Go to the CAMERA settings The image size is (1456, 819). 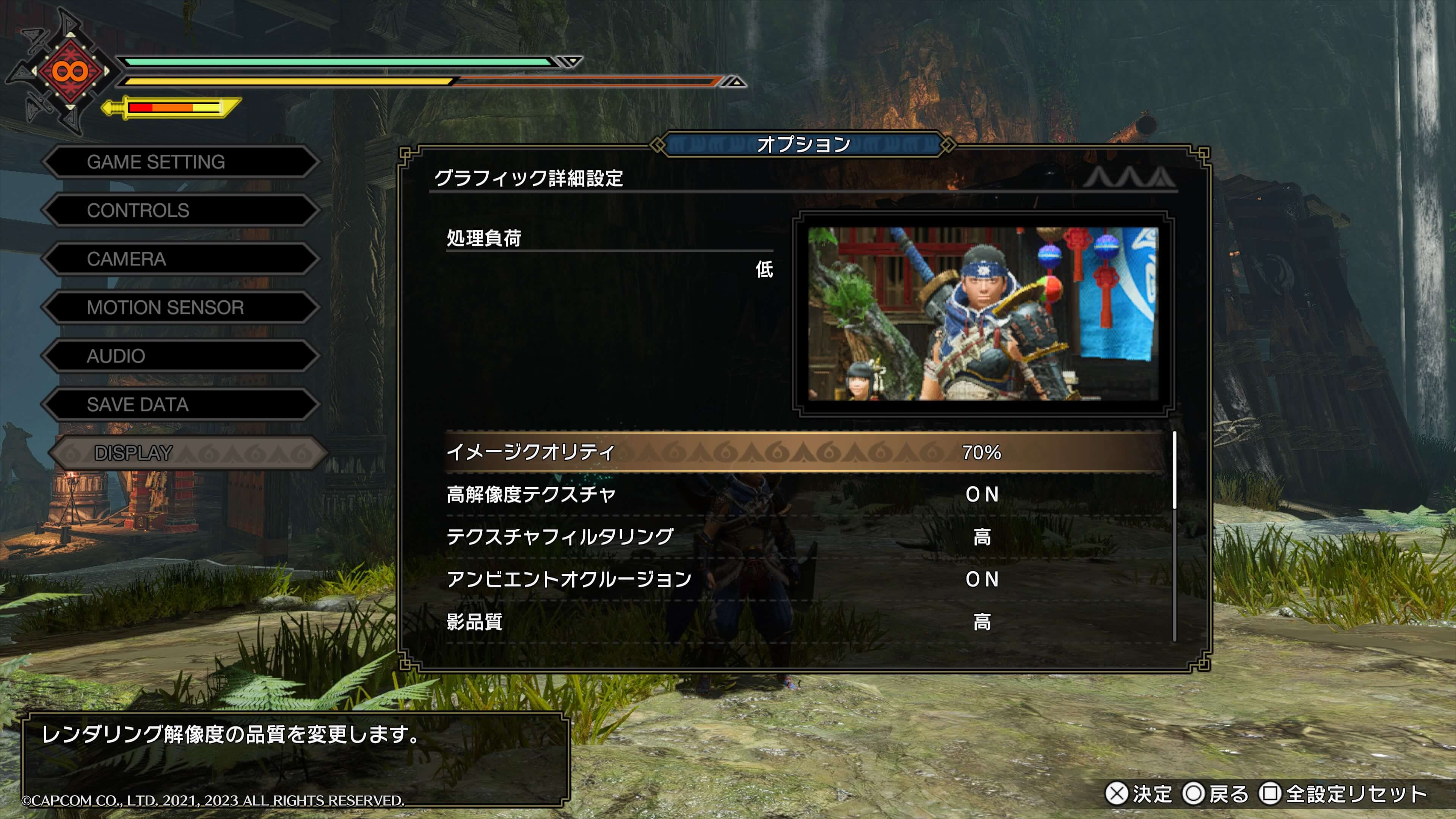(180, 259)
